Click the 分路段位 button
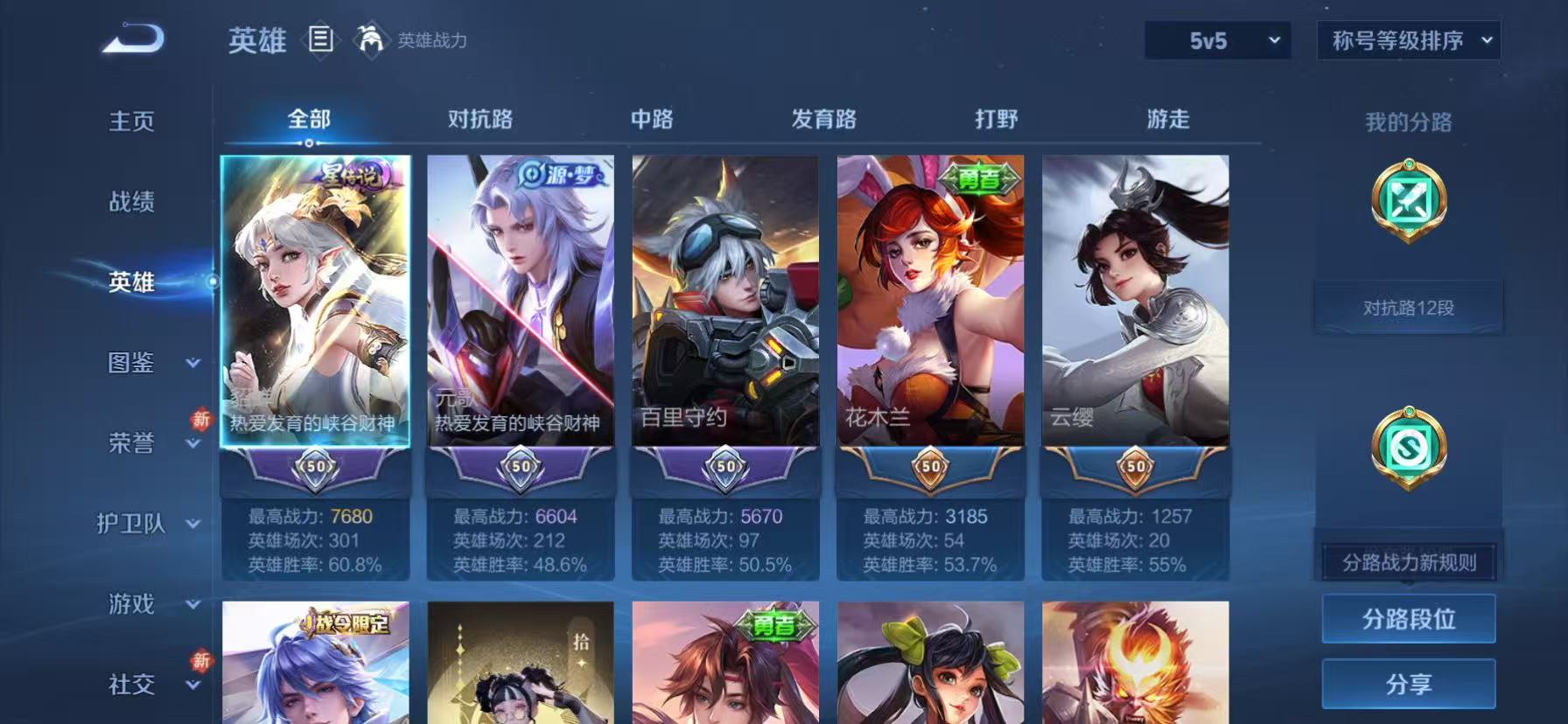Screen dimensions: 1568x724 tap(1408, 618)
